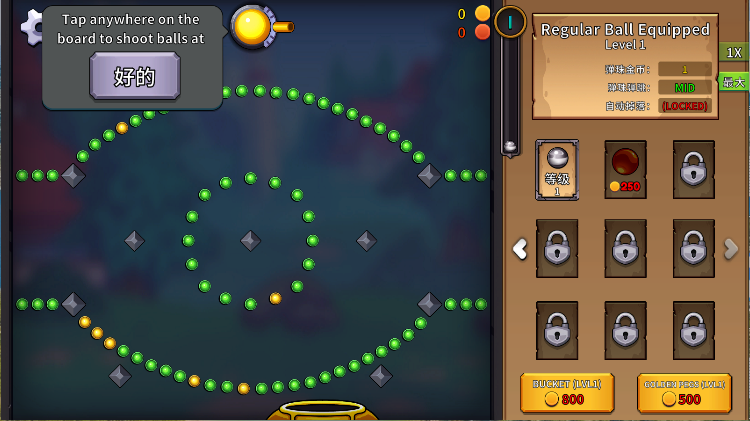Go to previous ball page arrow
The height and width of the screenshot is (421, 750).
(x=520, y=249)
